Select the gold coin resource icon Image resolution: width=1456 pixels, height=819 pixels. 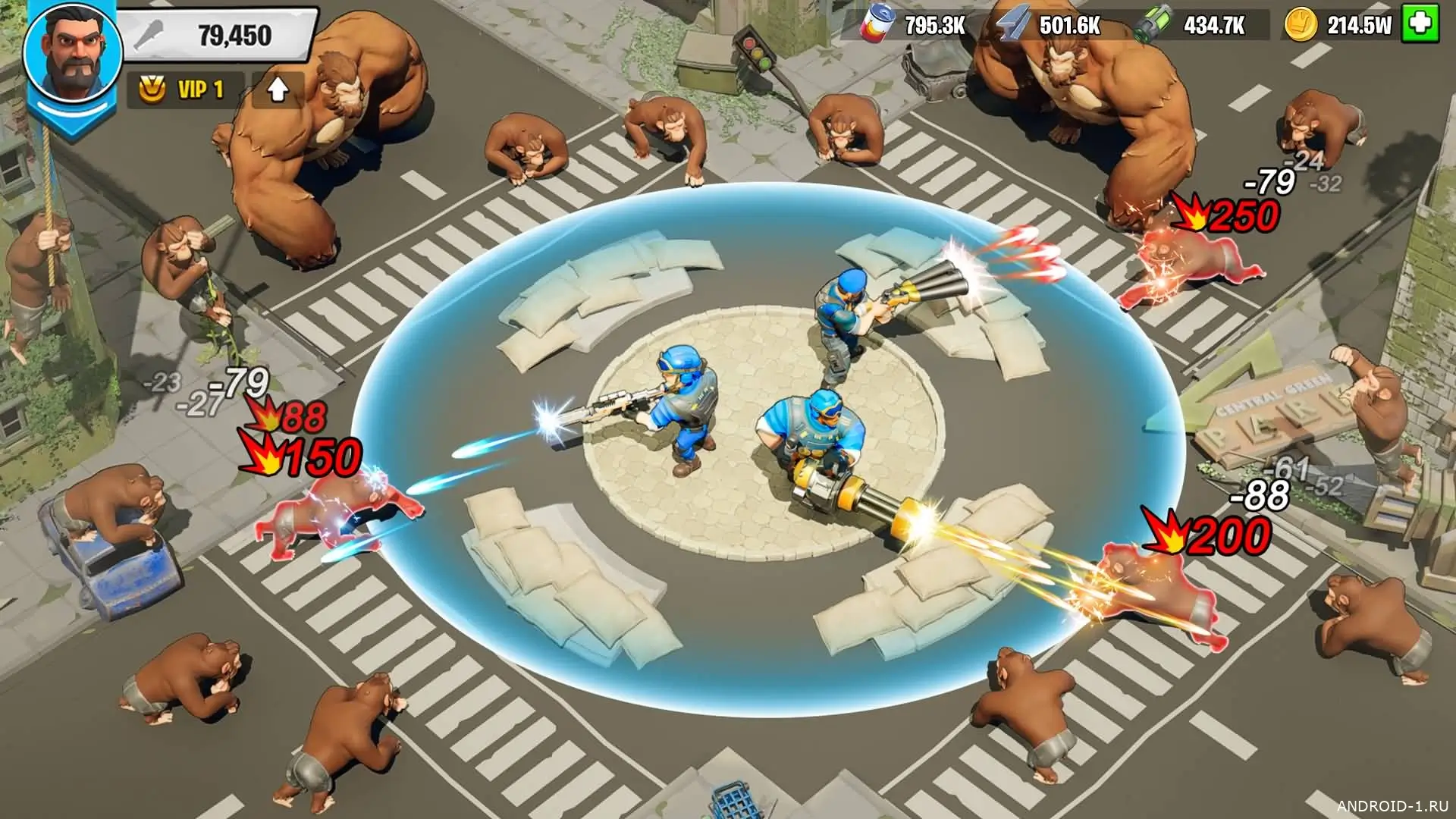pos(1300,25)
